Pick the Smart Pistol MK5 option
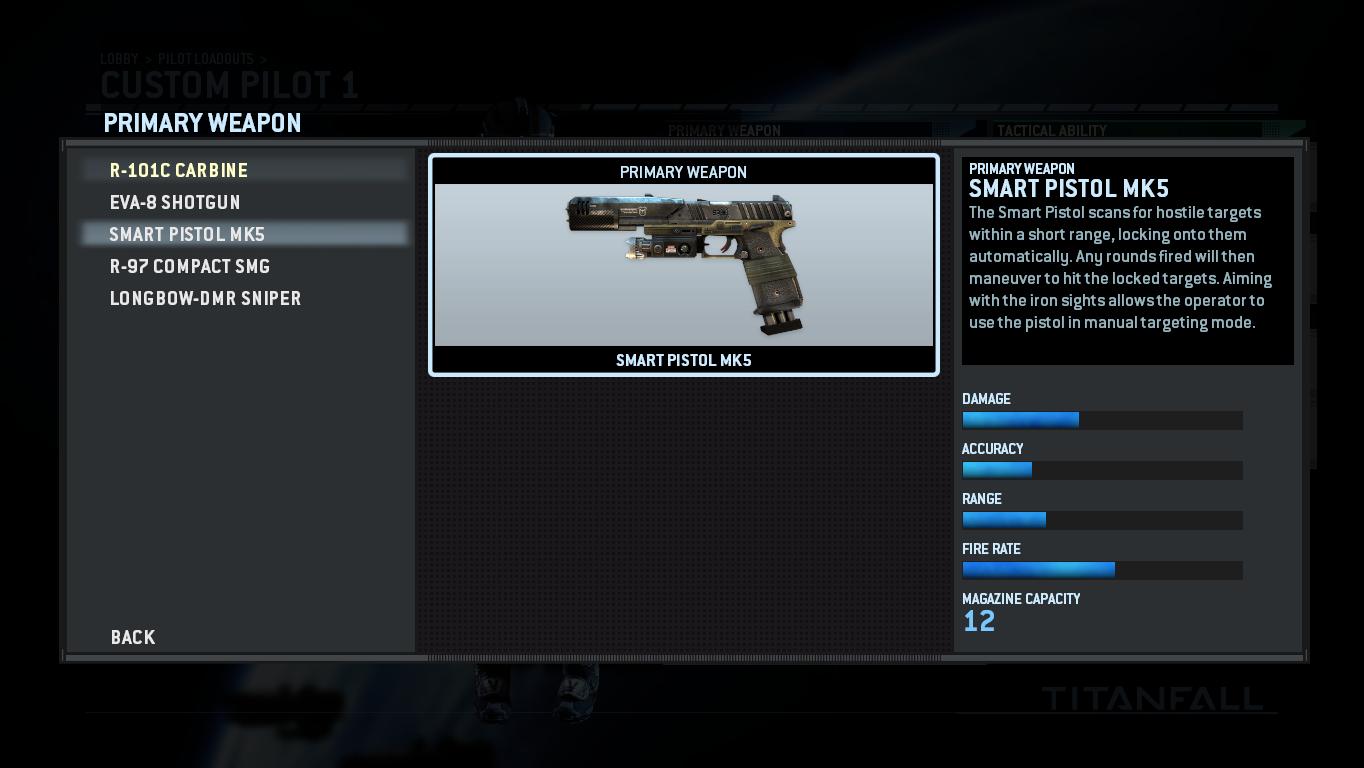The image size is (1364, 768). tap(187, 235)
